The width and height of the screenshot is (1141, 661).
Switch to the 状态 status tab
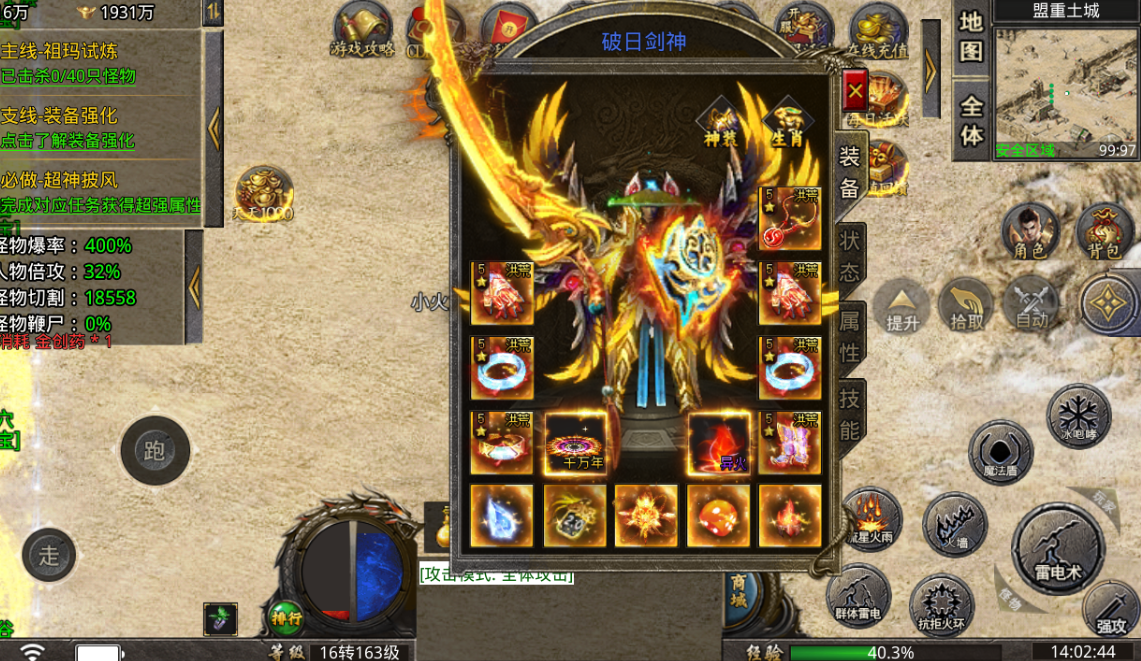click(x=850, y=254)
